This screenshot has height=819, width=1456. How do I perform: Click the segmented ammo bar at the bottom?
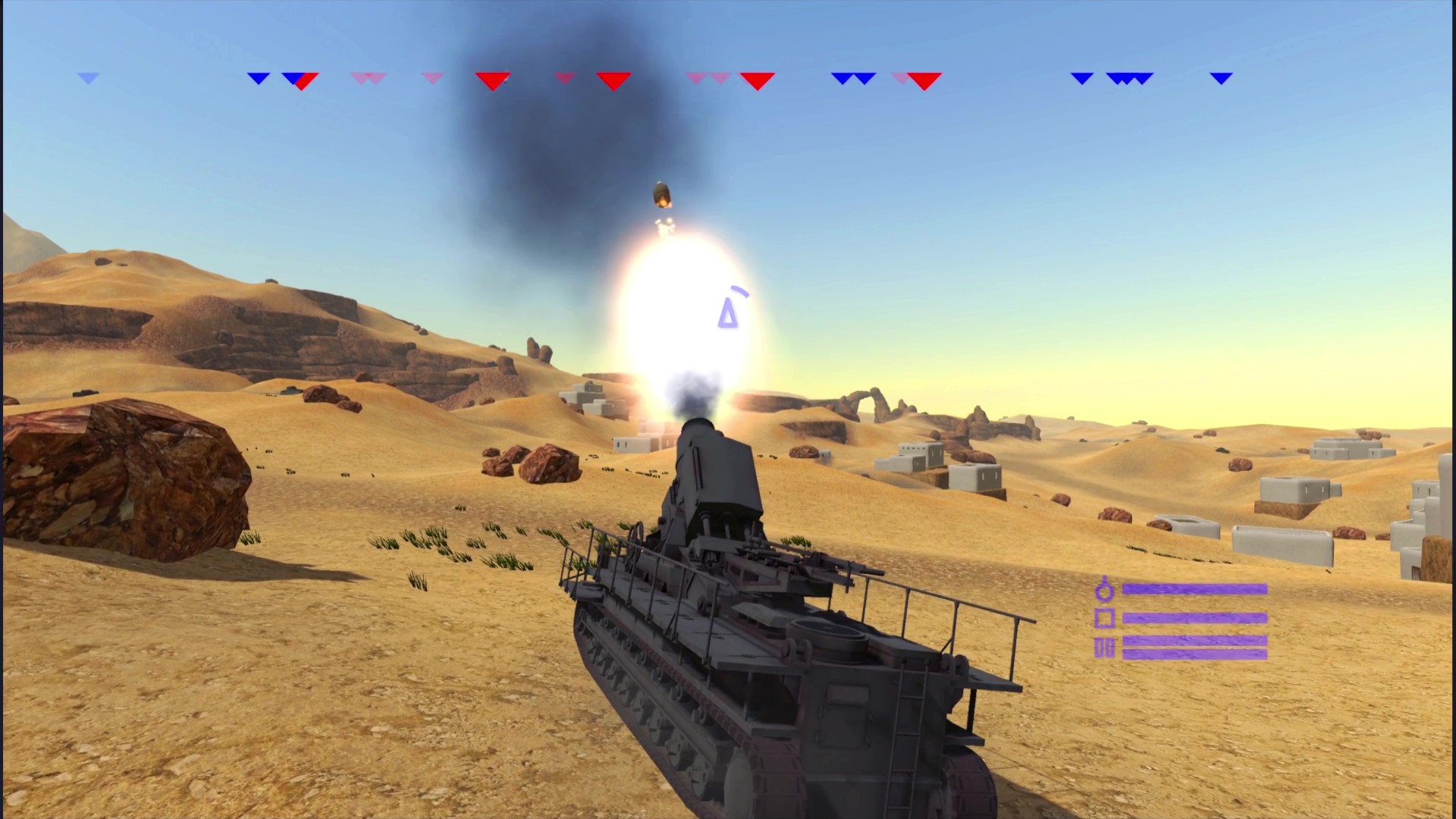point(1194,647)
